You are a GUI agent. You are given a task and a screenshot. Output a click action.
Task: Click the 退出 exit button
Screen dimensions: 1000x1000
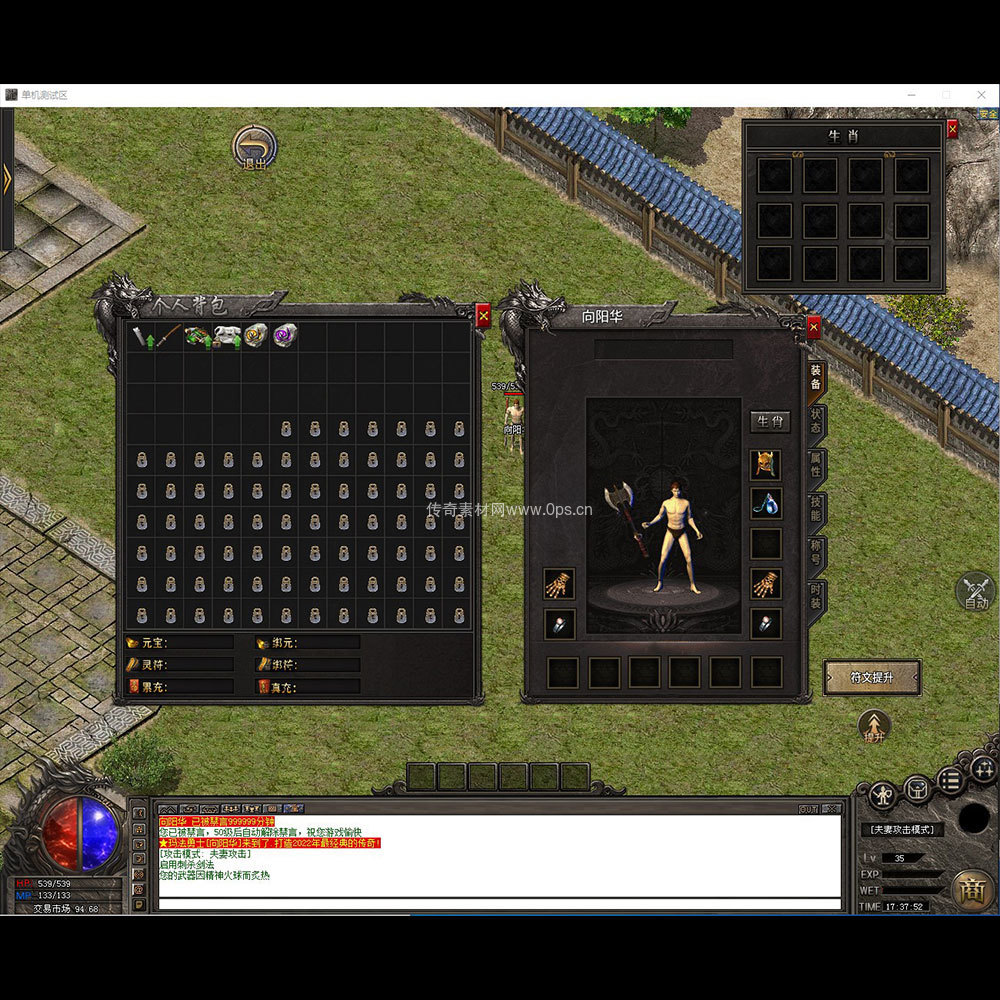click(x=254, y=147)
